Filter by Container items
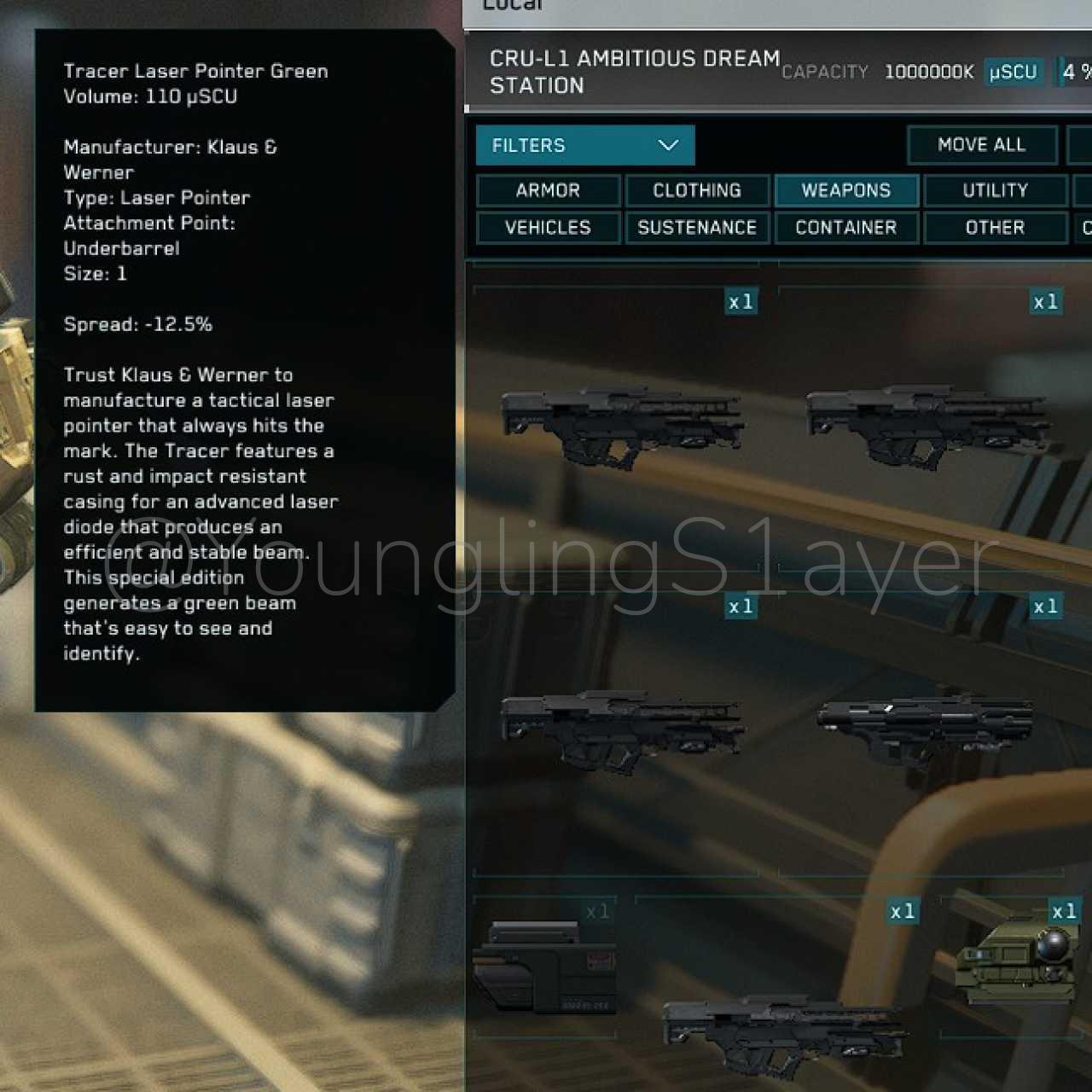Viewport: 1092px width, 1092px height. [846, 228]
